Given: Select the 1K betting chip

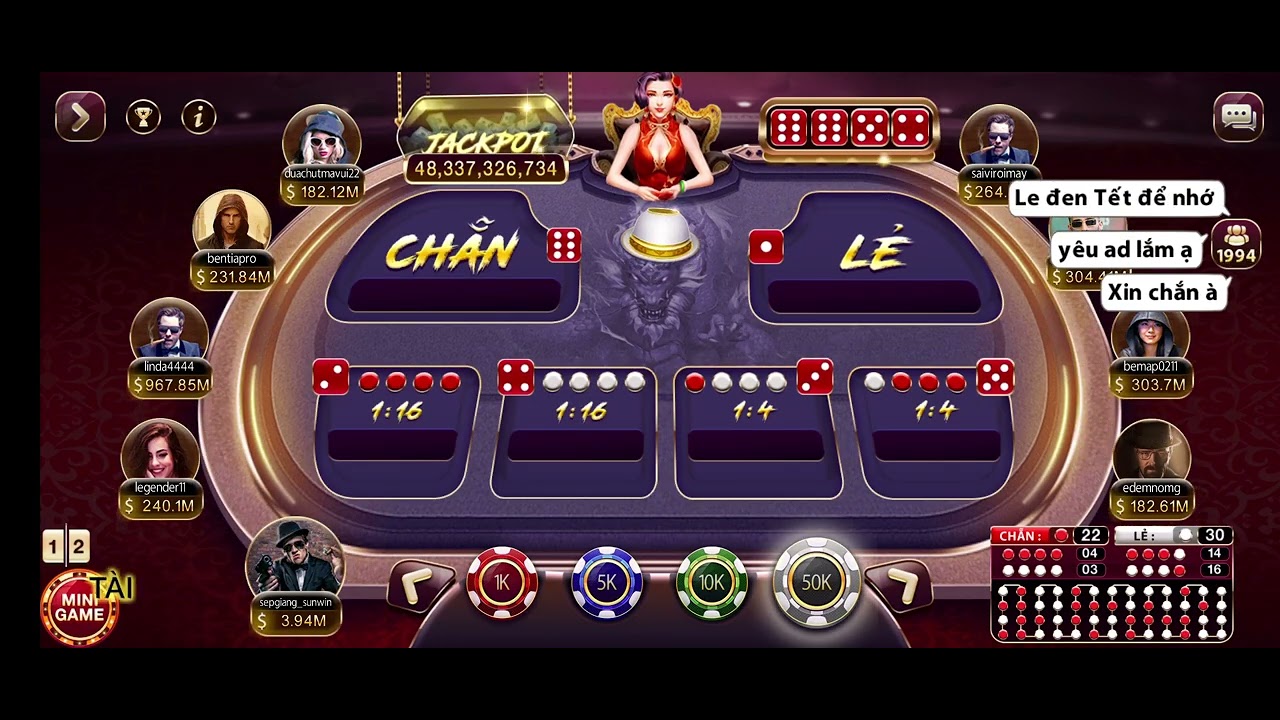Looking at the screenshot, I should point(503,583).
